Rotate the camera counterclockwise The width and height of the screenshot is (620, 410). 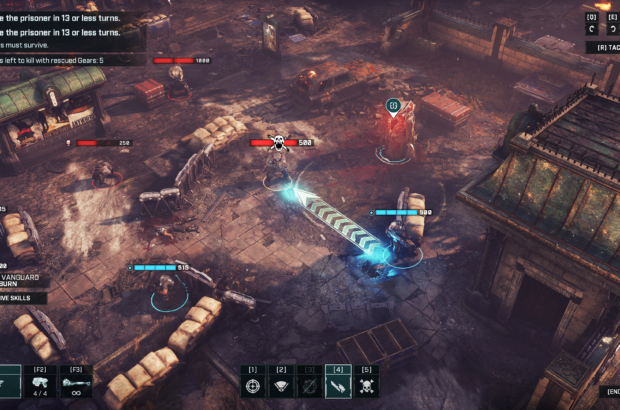click(x=591, y=29)
